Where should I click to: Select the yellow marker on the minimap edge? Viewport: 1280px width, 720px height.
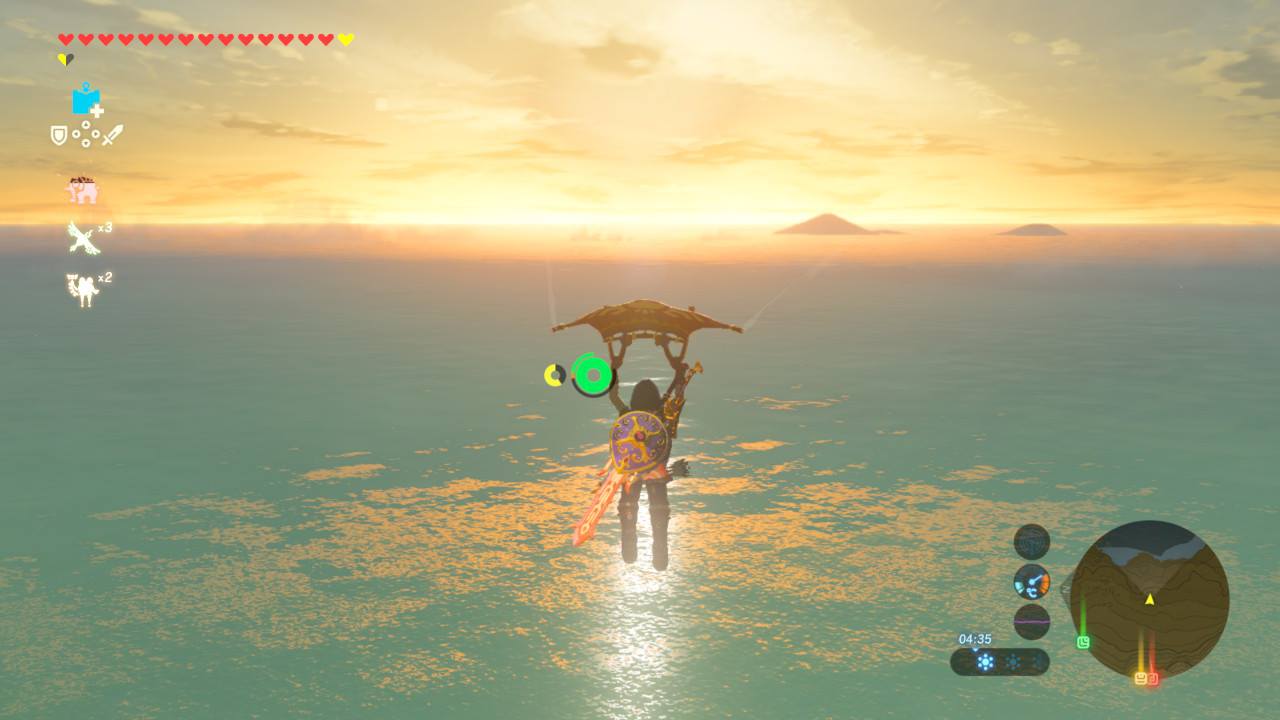[1140, 678]
